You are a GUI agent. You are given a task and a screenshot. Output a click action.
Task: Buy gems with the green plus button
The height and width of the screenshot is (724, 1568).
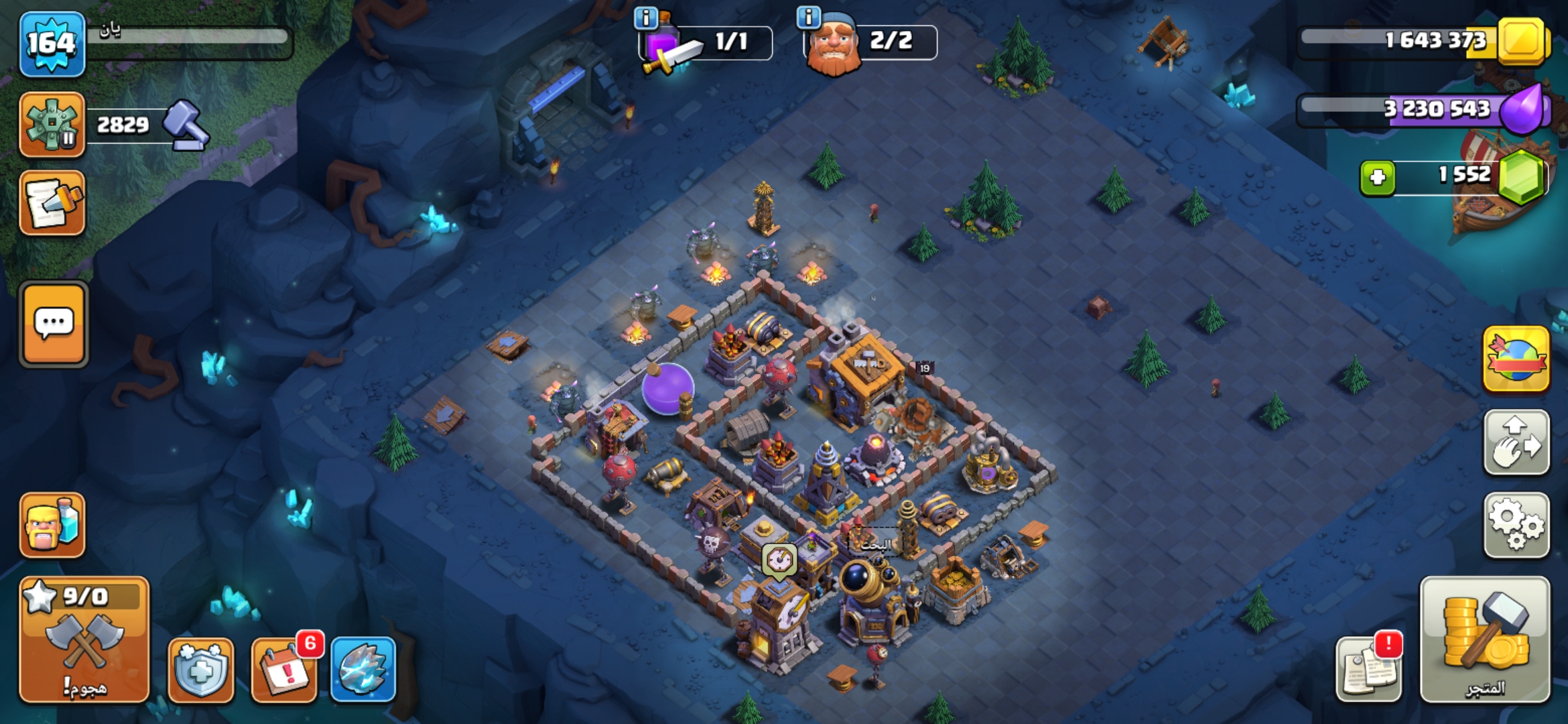[1378, 178]
